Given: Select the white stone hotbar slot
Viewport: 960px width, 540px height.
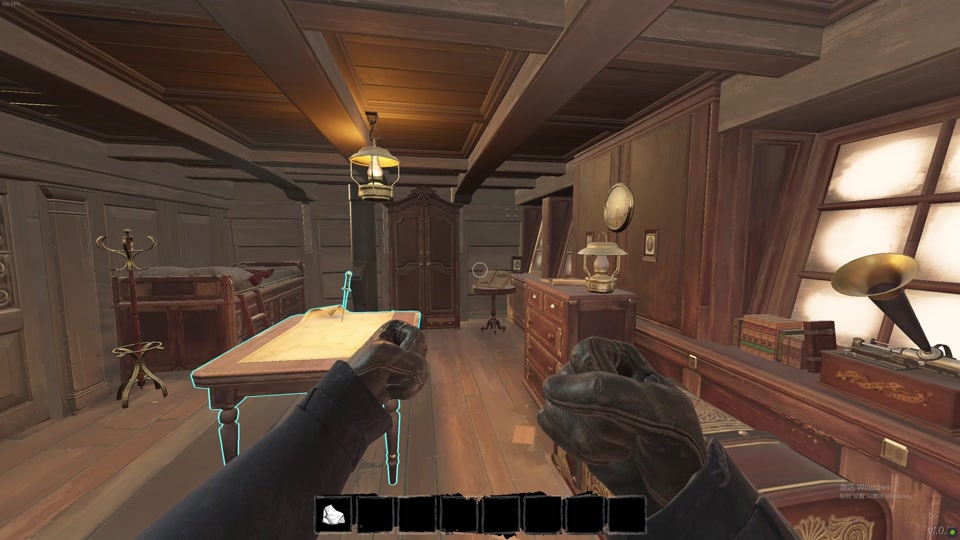Looking at the screenshot, I should point(334,515).
